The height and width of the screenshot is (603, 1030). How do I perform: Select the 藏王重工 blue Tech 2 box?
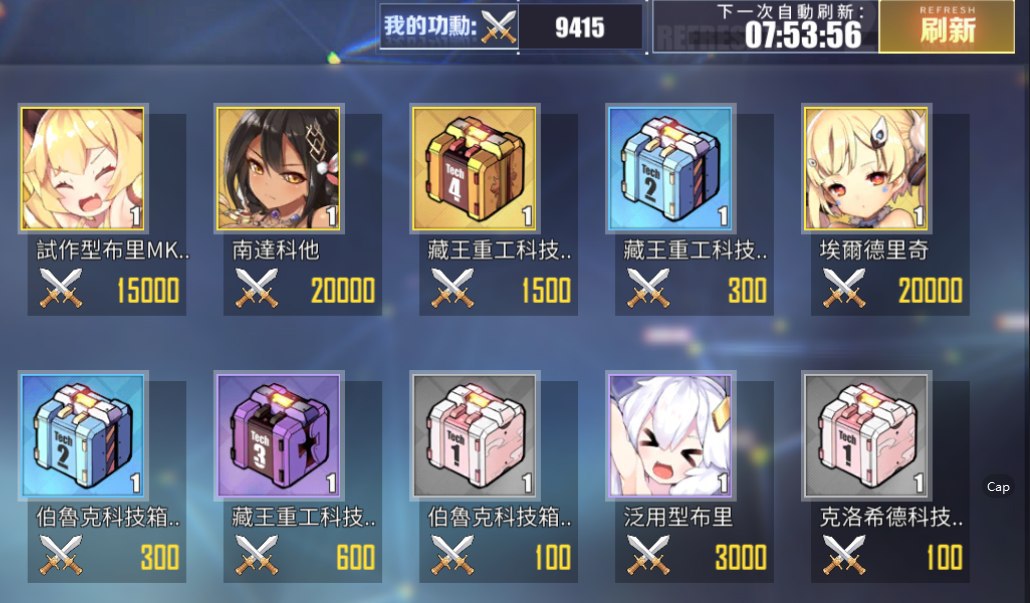[x=670, y=169]
